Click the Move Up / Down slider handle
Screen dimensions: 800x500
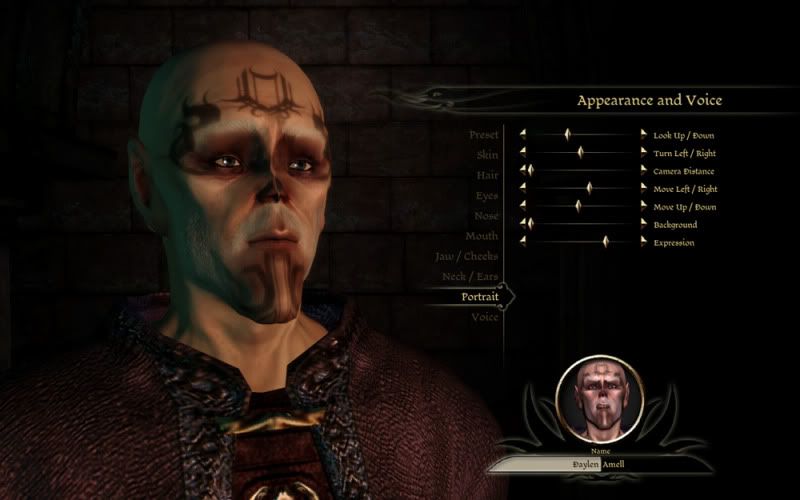(x=578, y=206)
